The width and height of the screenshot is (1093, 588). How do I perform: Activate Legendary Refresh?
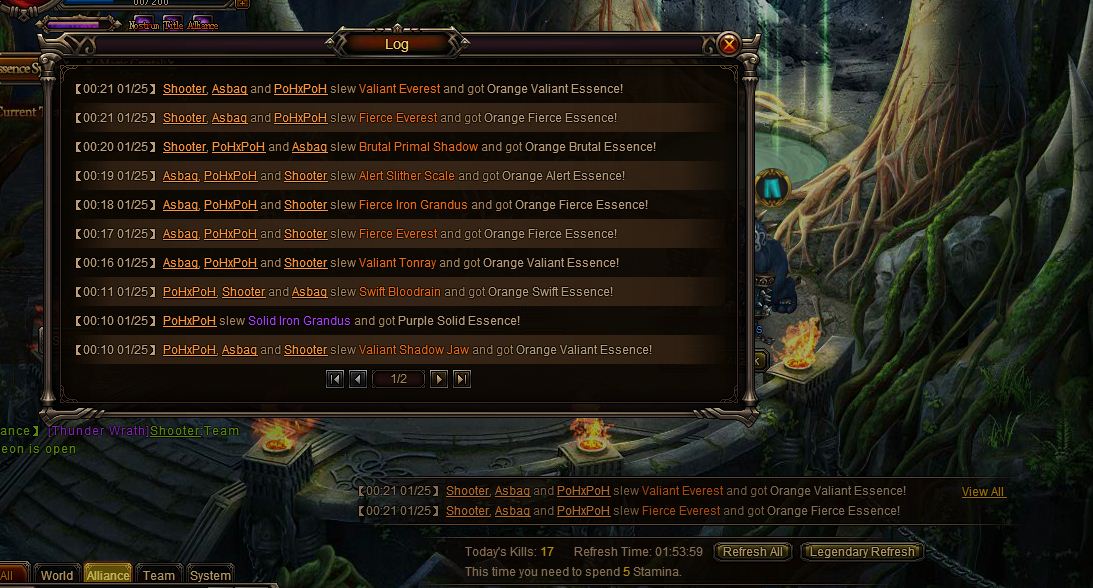861,552
